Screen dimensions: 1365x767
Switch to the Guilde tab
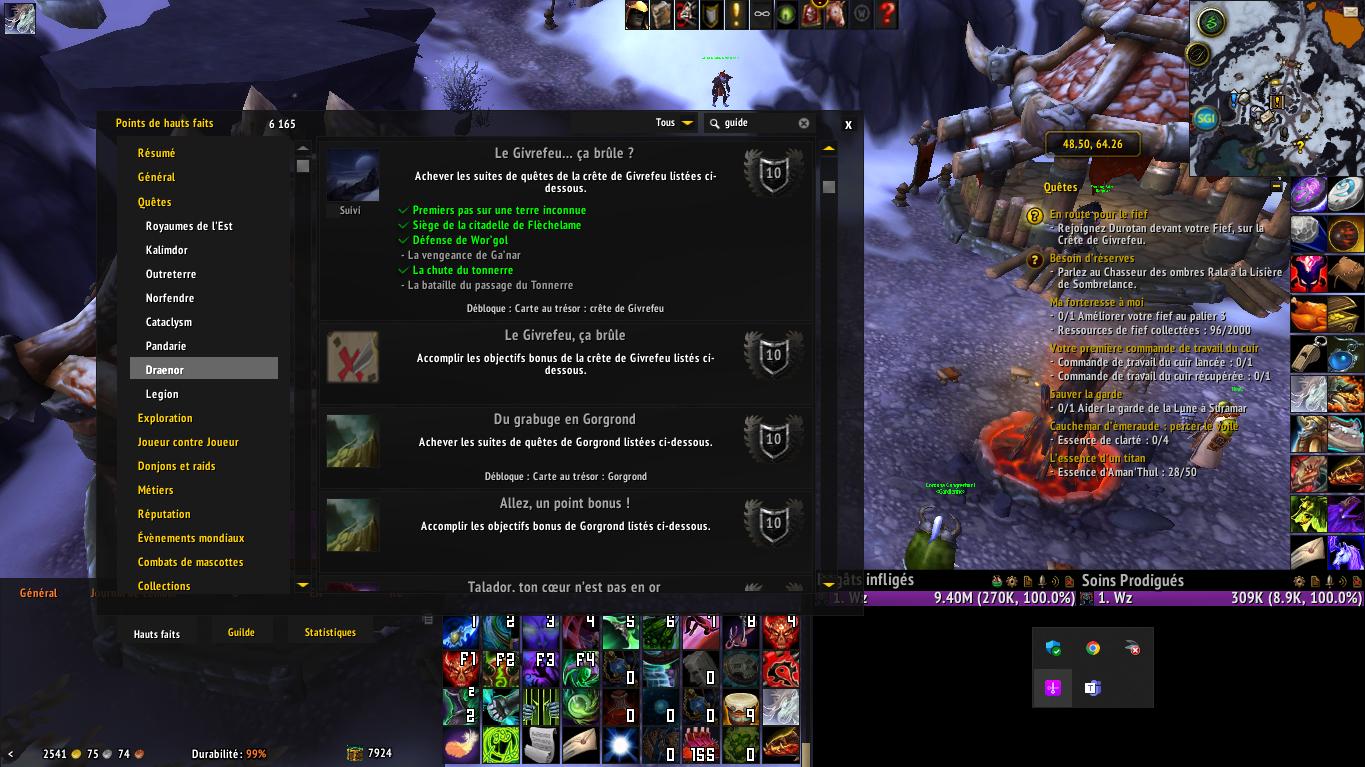point(241,632)
